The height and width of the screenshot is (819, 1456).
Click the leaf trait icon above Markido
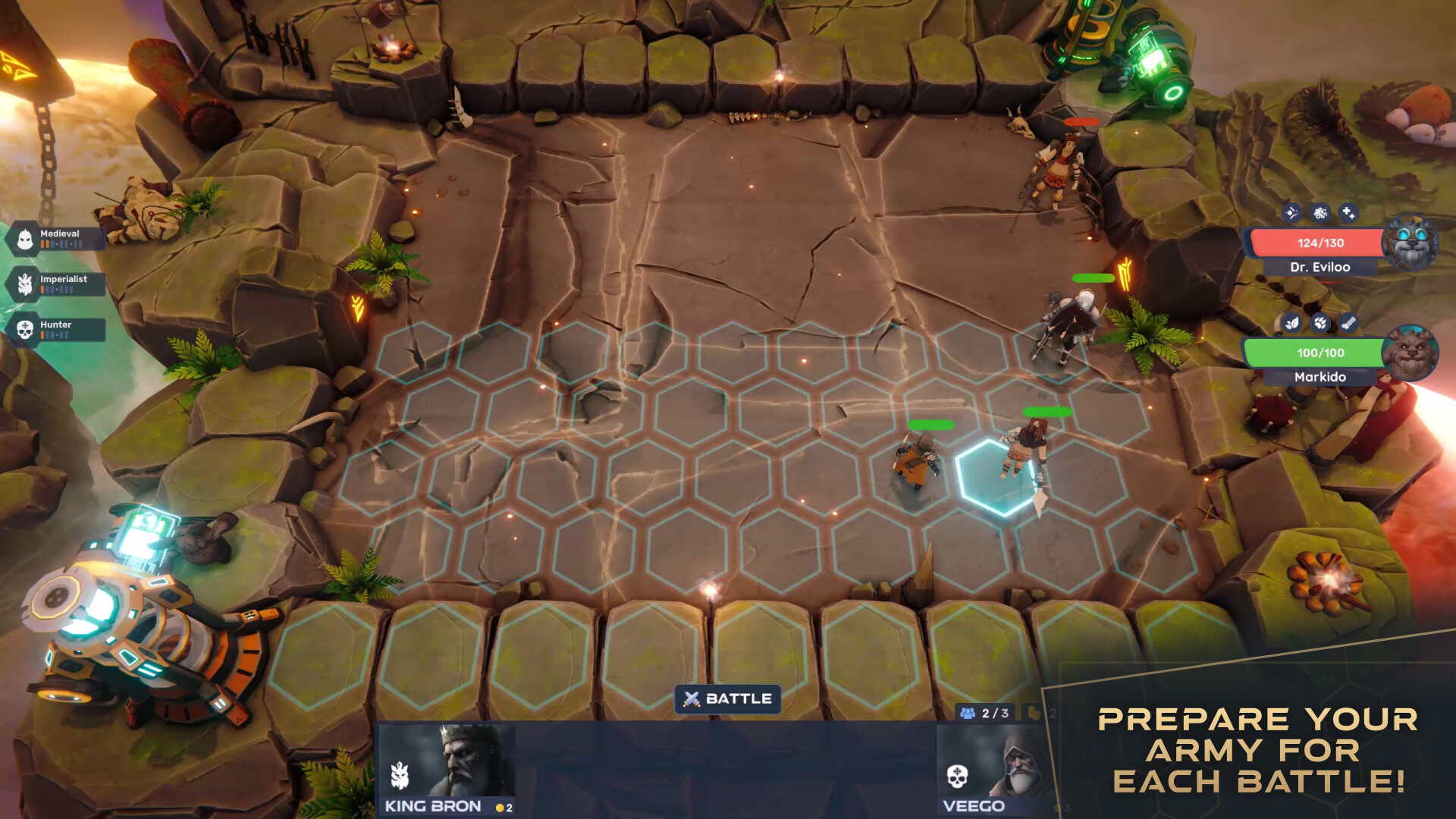(x=1291, y=322)
